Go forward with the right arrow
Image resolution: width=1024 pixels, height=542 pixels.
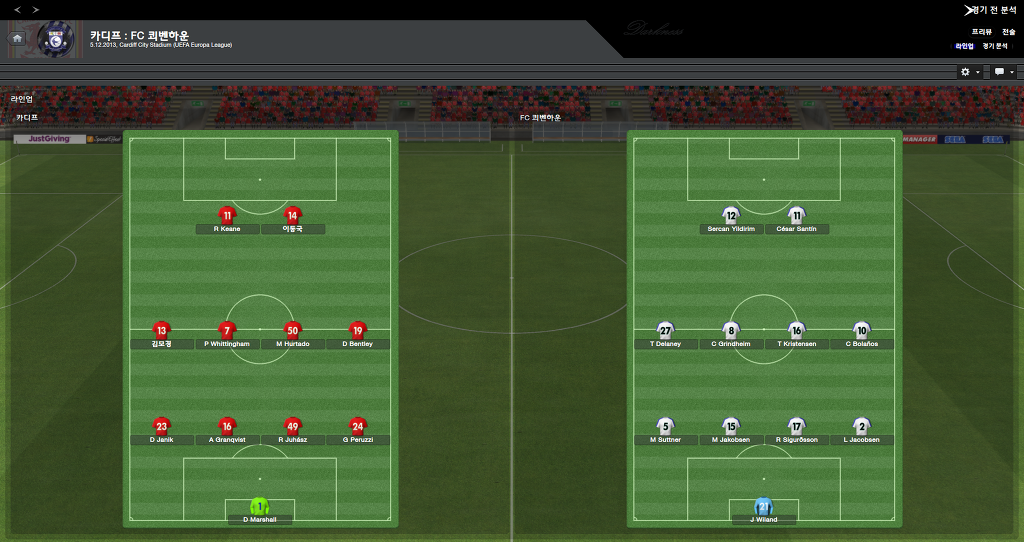[36, 9]
